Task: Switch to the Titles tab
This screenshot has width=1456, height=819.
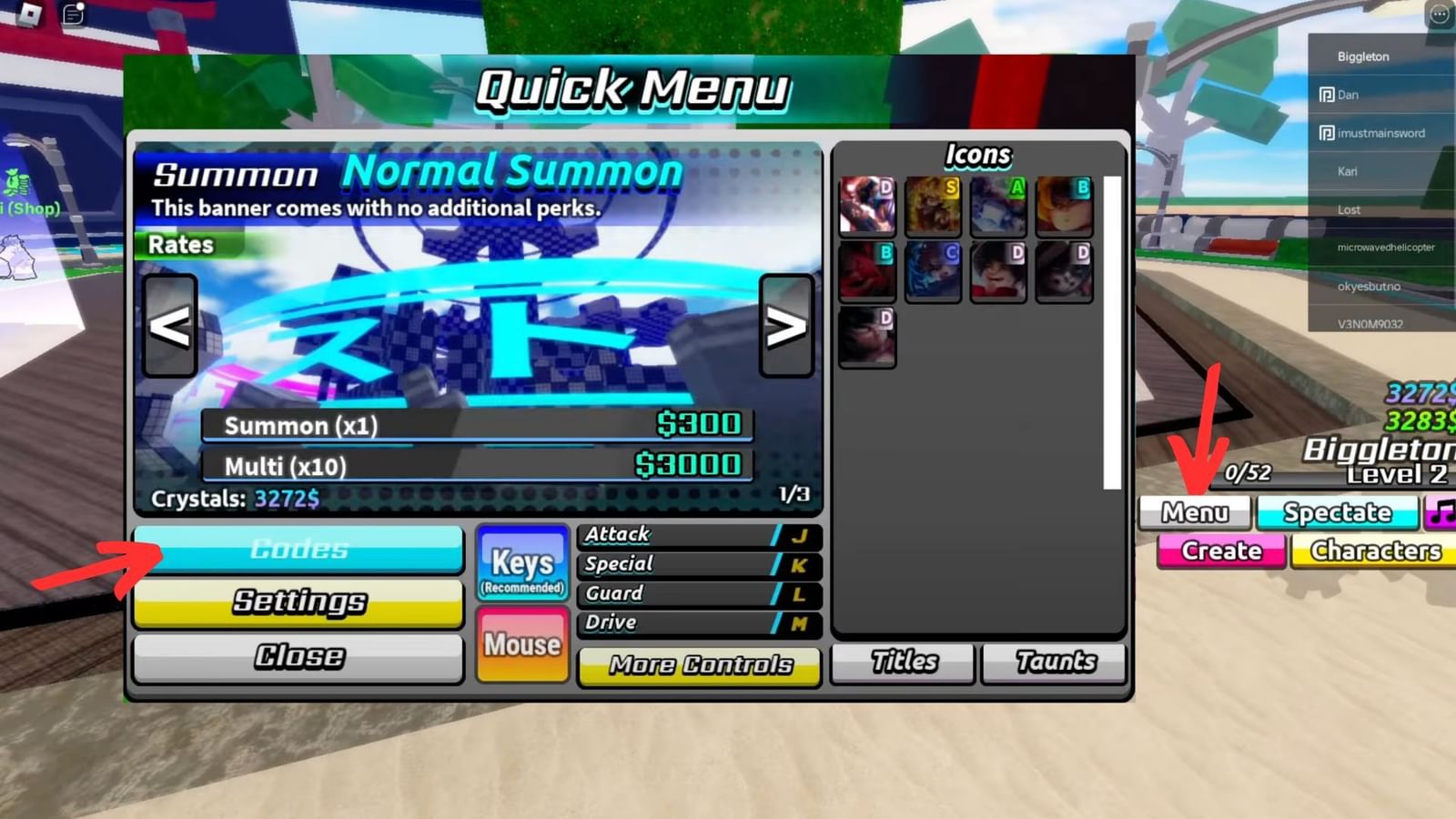Action: click(x=902, y=662)
